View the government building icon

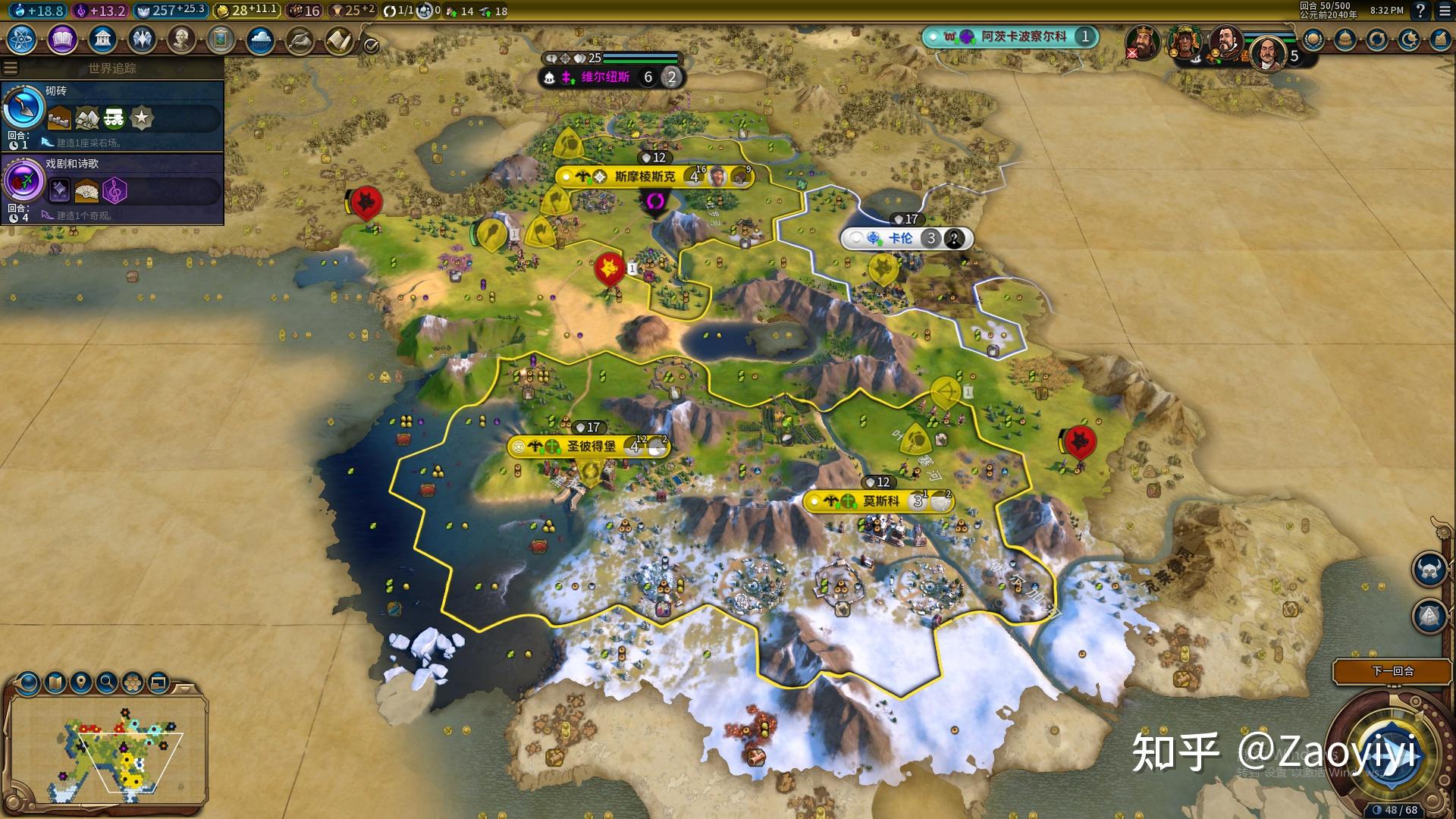click(102, 39)
